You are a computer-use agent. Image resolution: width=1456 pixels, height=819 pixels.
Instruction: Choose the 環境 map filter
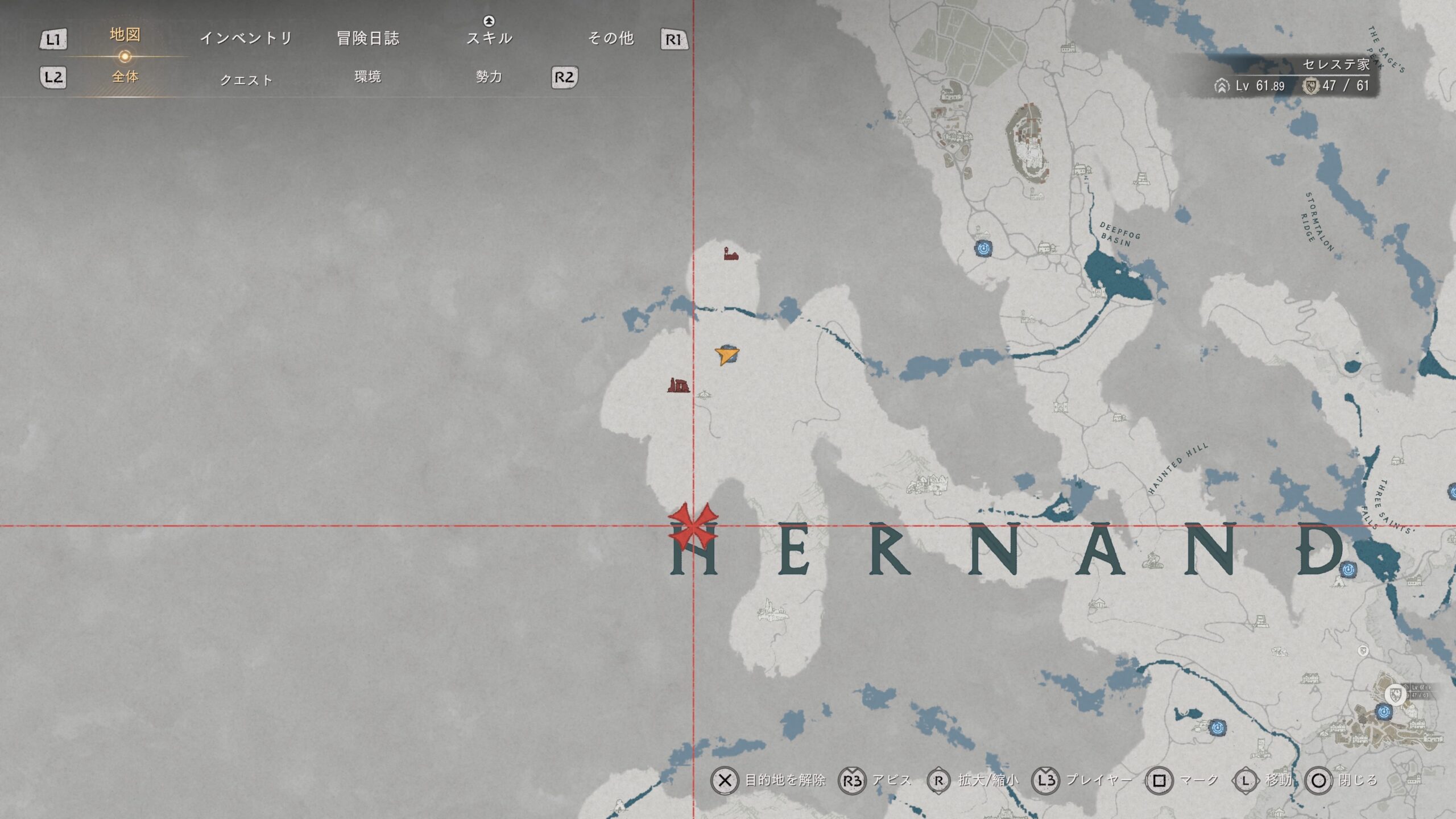[367, 77]
